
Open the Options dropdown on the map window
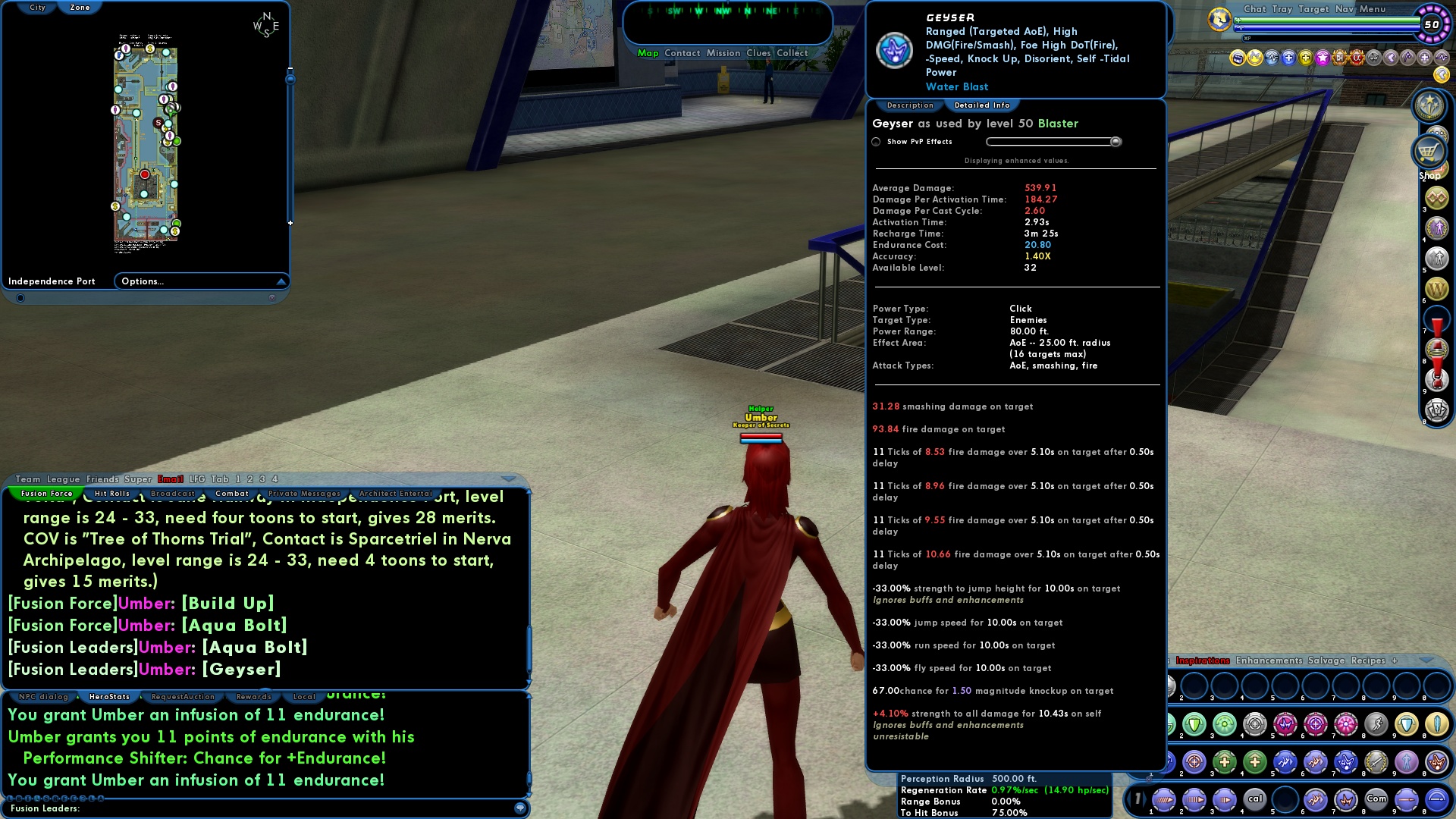pyautogui.click(x=141, y=281)
